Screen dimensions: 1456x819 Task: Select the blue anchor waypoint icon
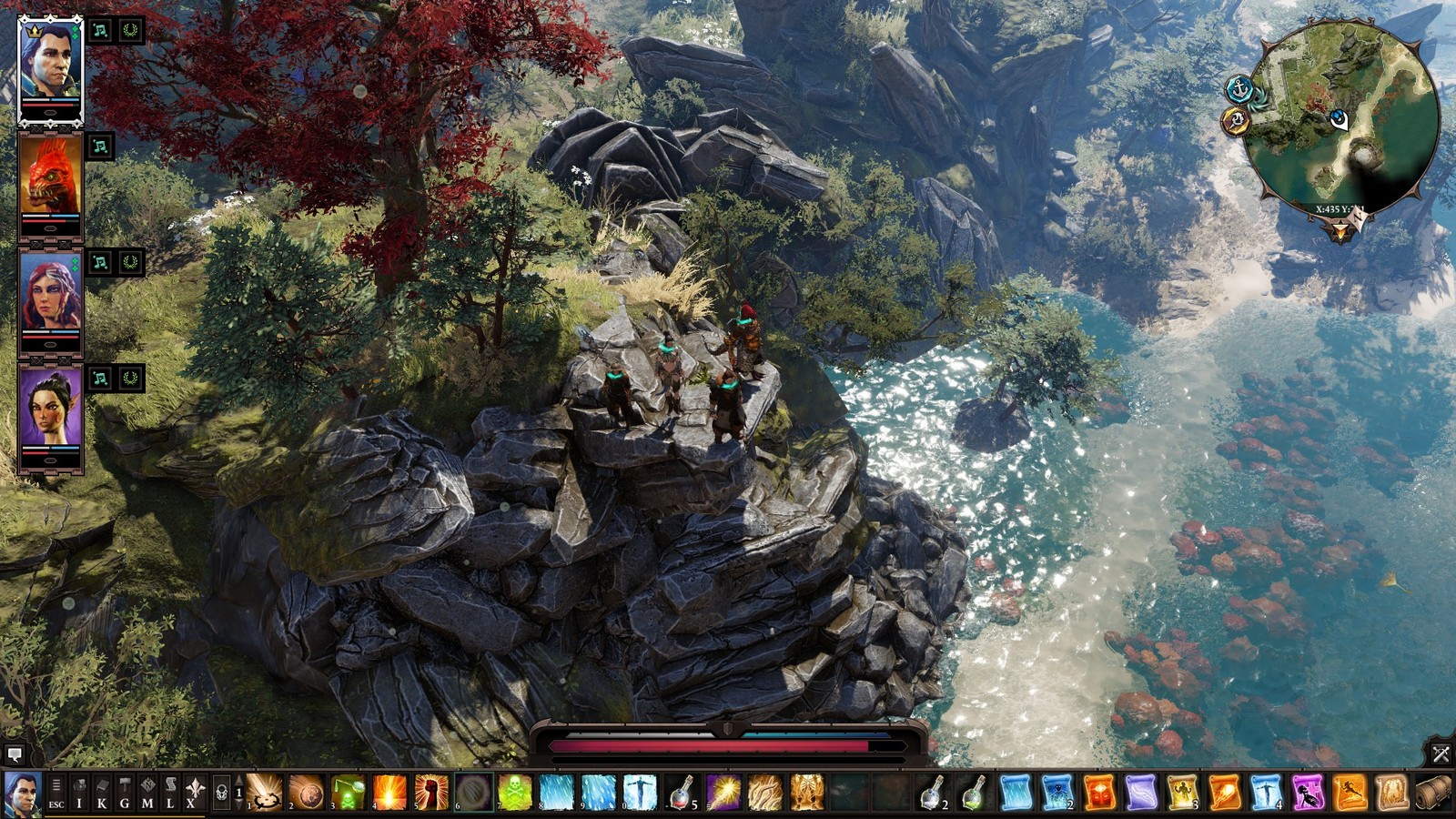[1239, 89]
